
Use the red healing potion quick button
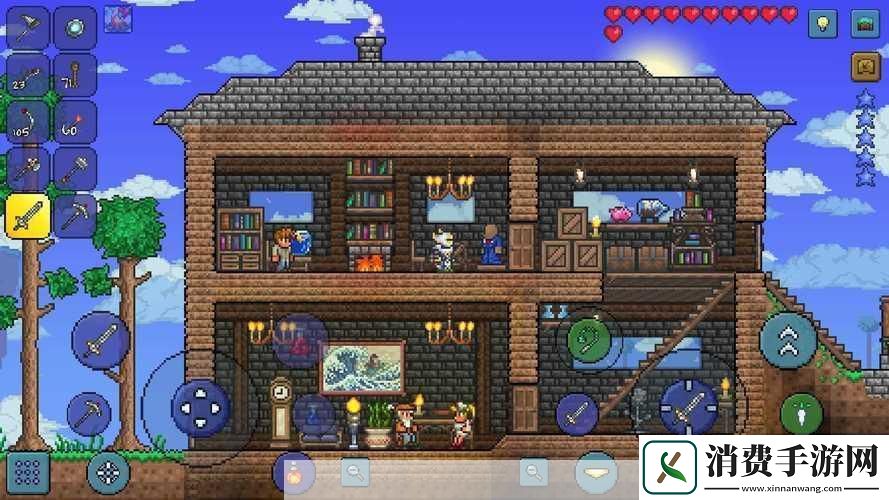pos(300,340)
